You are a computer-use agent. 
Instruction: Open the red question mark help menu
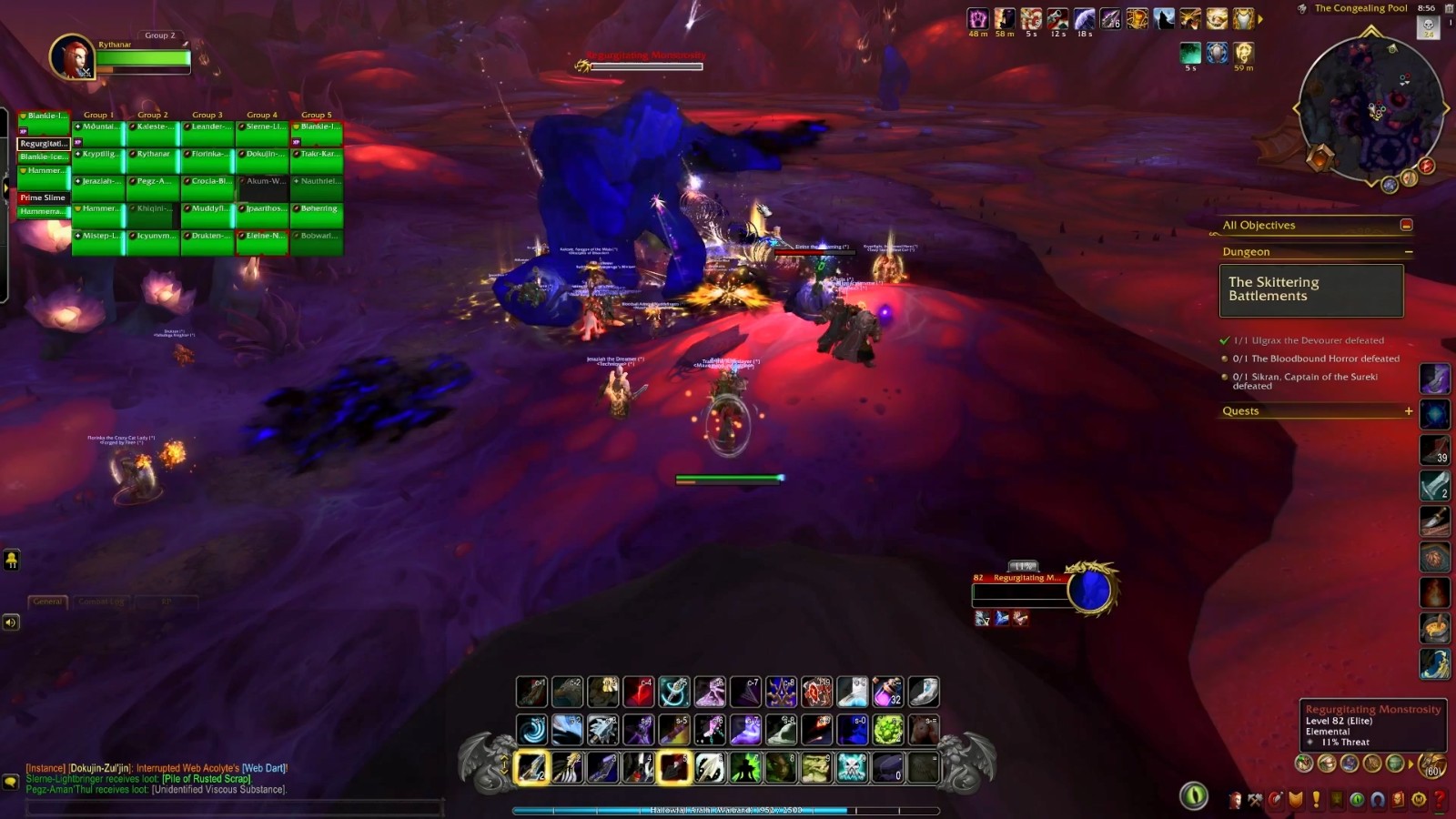[1440, 800]
